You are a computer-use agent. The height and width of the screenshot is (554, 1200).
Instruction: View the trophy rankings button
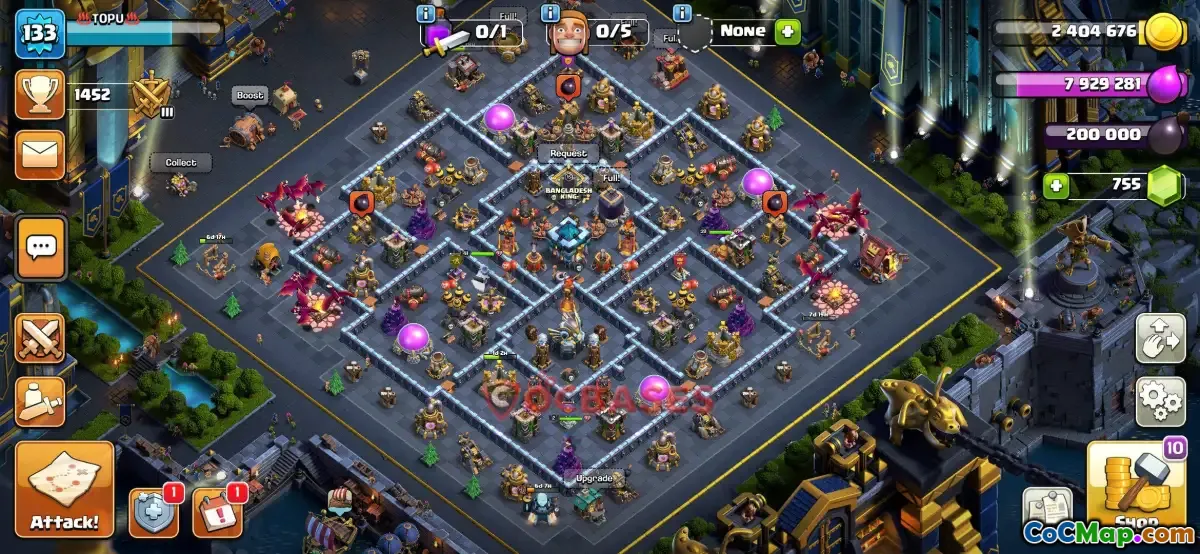pos(40,96)
